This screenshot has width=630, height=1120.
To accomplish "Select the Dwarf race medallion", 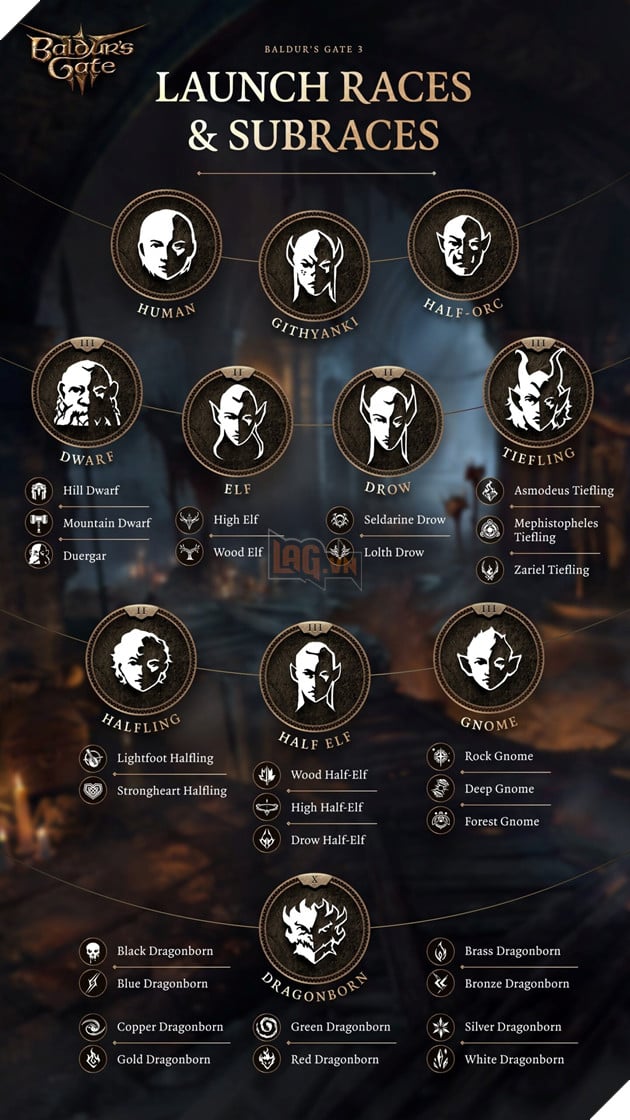I will tap(87, 393).
